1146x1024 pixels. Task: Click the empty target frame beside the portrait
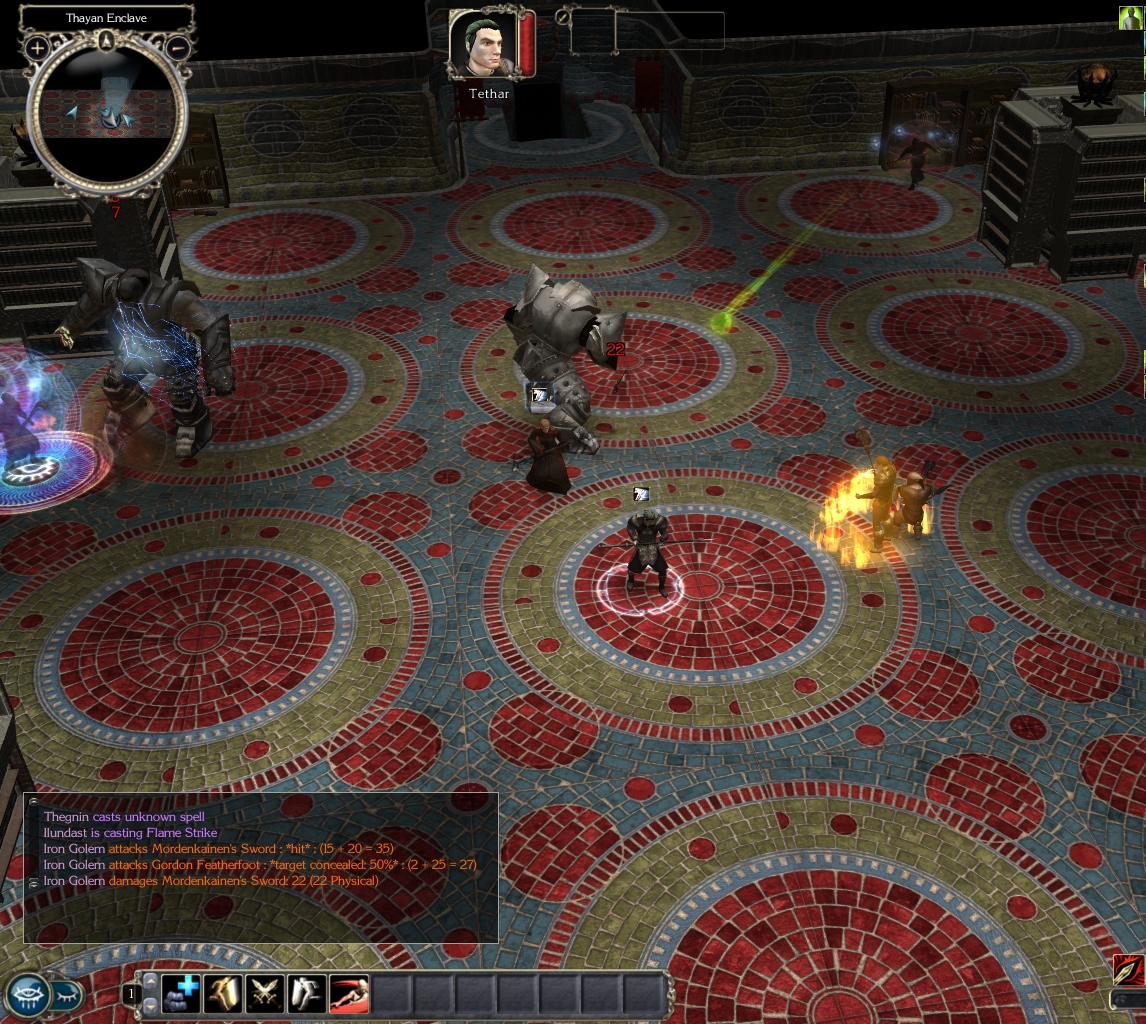(x=646, y=31)
